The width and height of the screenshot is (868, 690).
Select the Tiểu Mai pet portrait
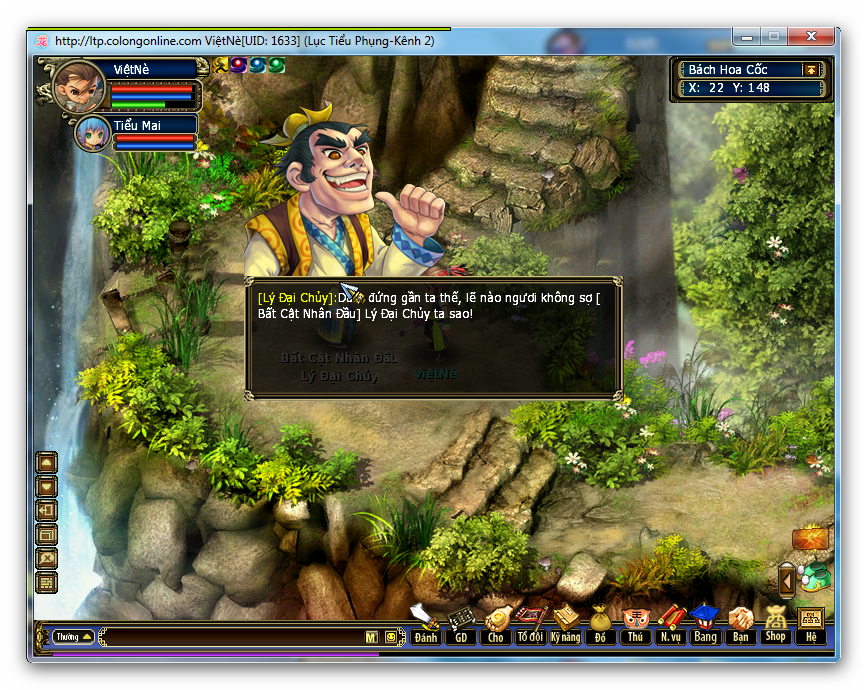click(x=93, y=133)
